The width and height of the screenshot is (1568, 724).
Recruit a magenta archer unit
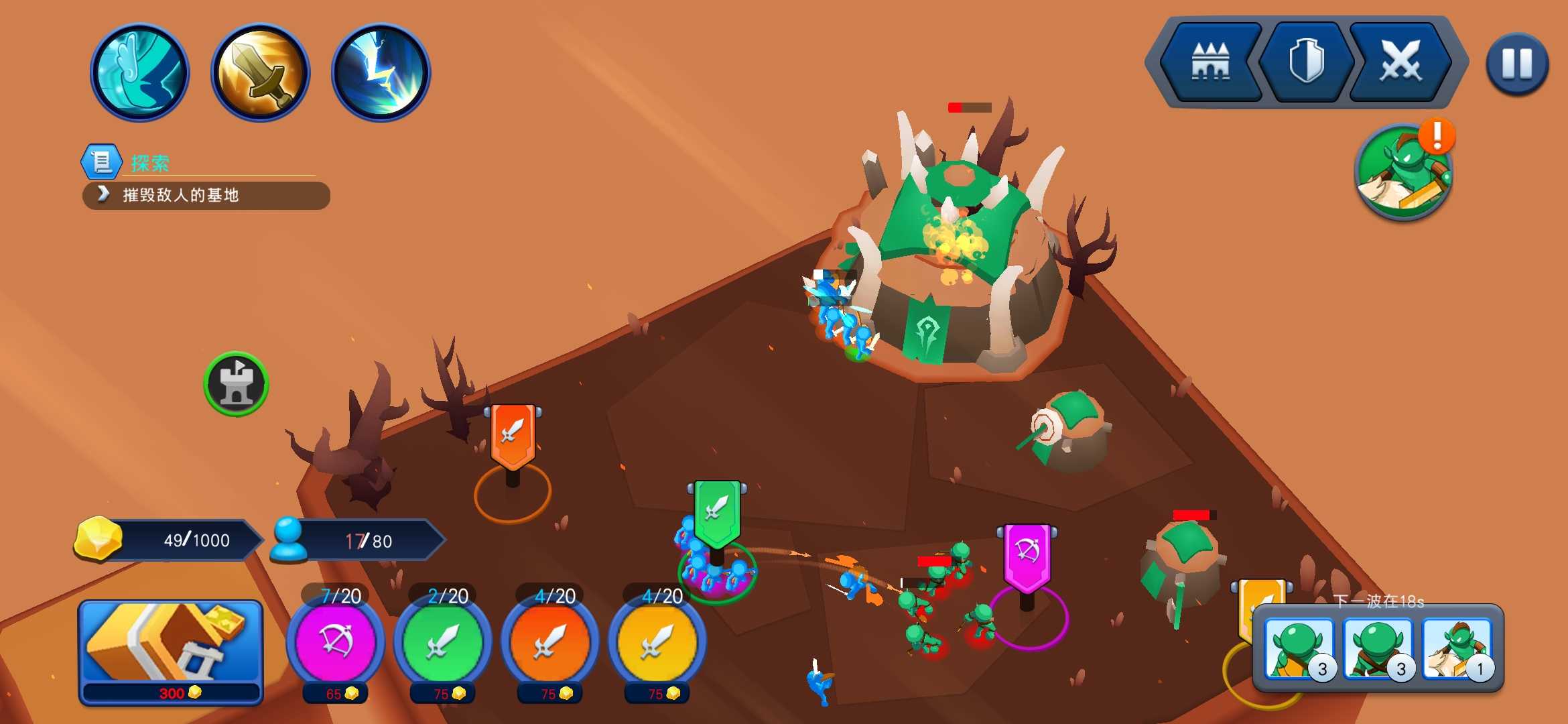[335, 642]
